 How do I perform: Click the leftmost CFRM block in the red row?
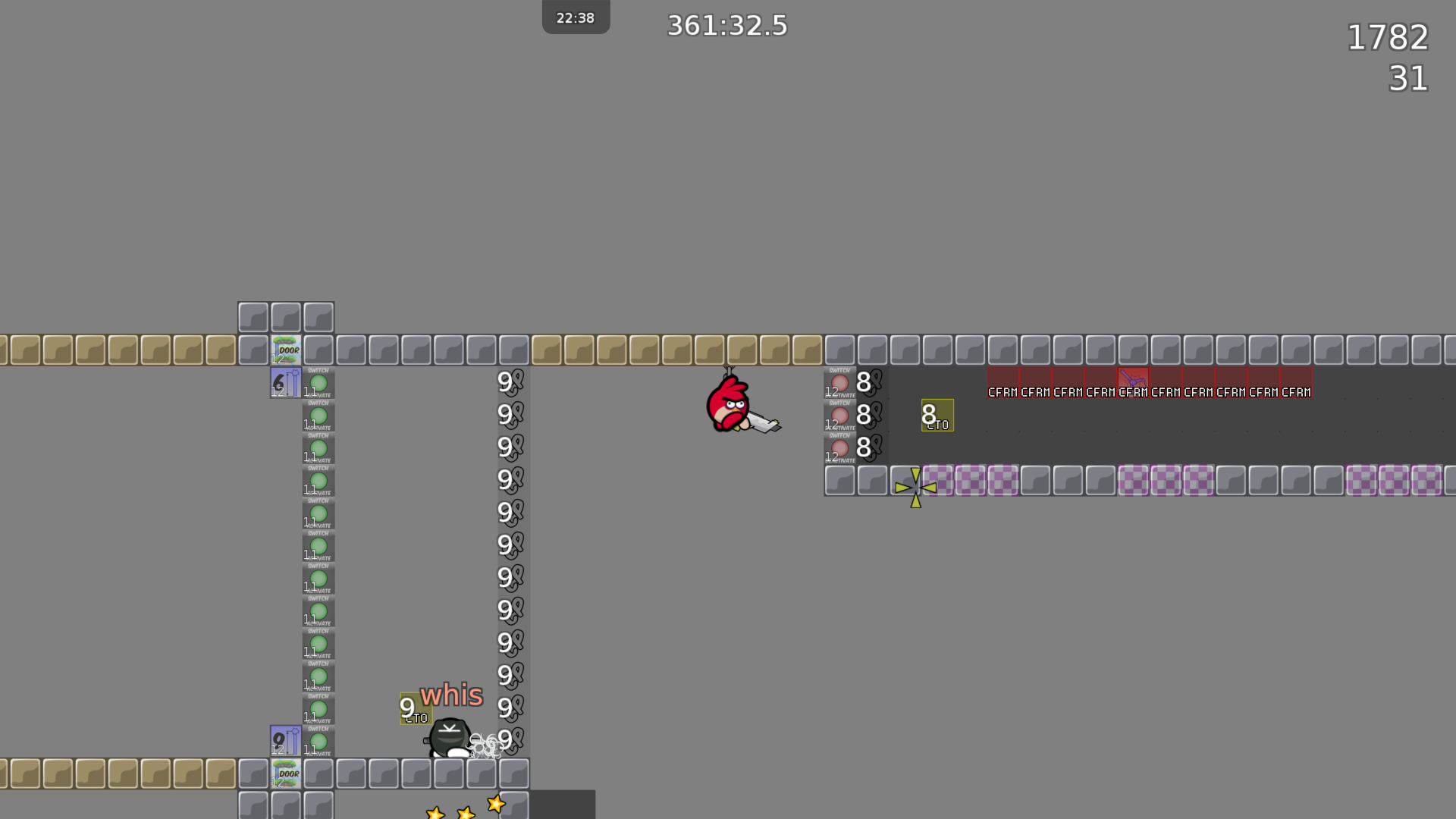(x=1002, y=381)
